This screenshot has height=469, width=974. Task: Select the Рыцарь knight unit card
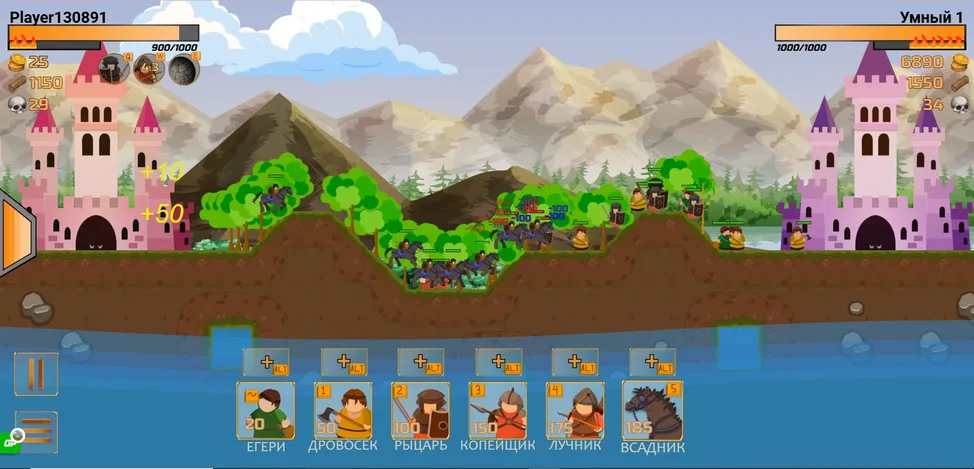(x=420, y=410)
